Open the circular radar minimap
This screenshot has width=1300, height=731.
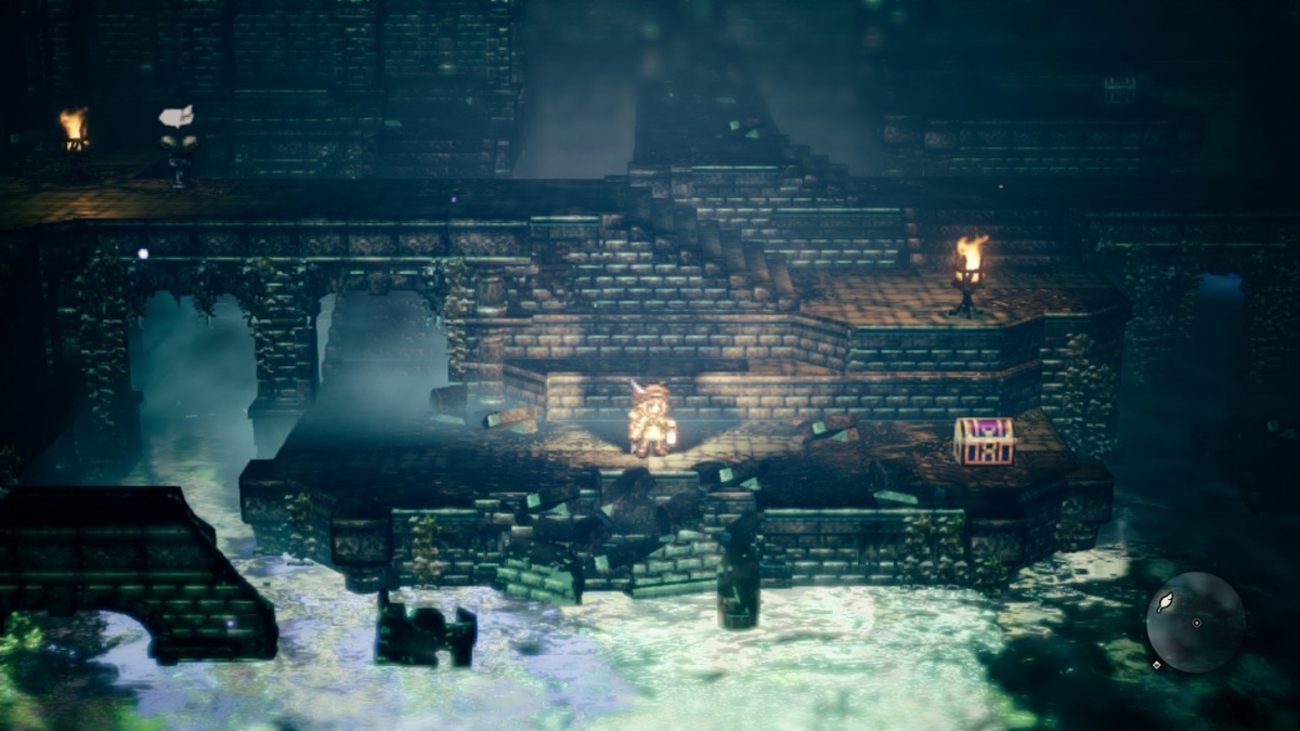coord(1195,622)
